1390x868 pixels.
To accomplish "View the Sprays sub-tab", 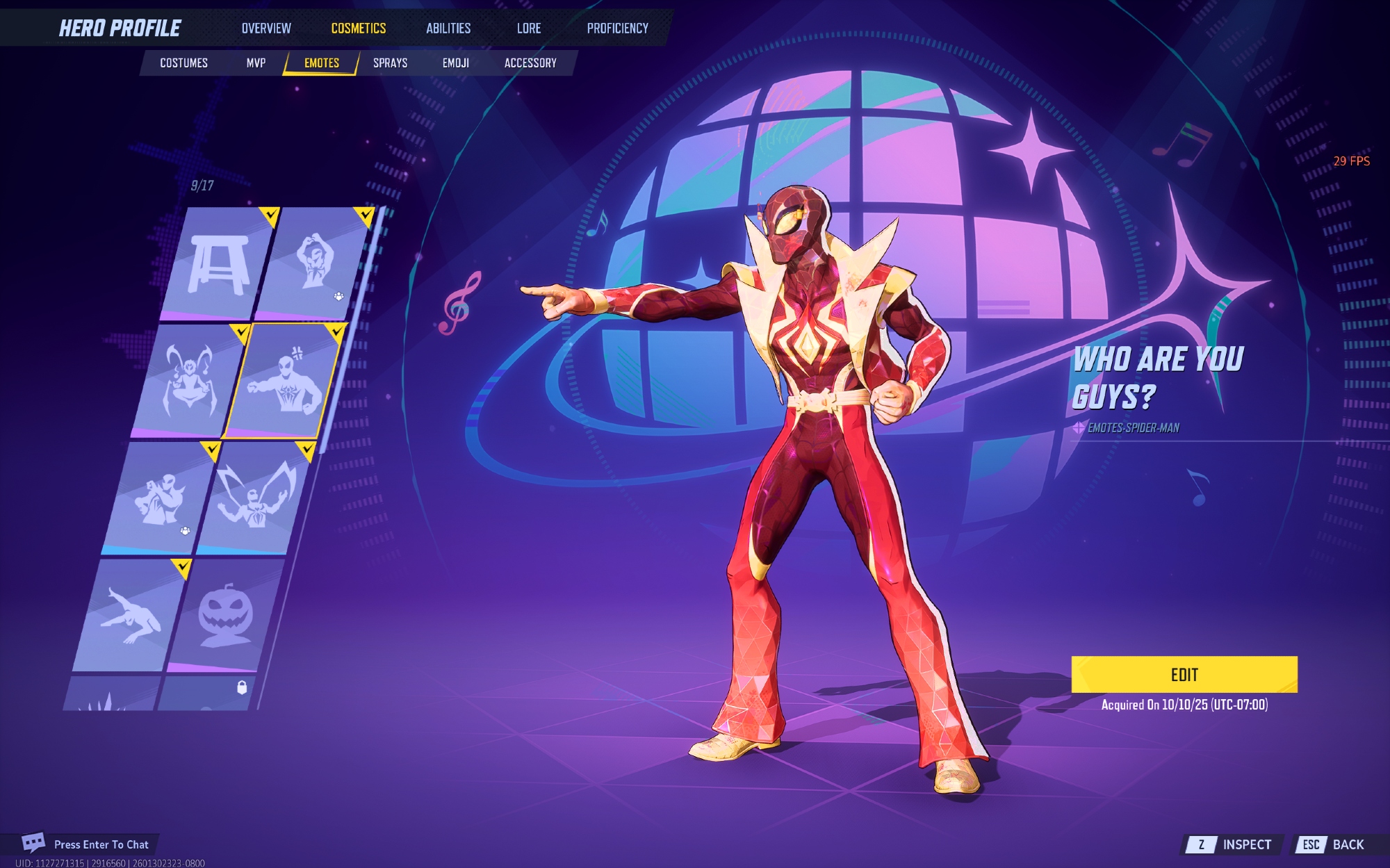I will click(390, 63).
